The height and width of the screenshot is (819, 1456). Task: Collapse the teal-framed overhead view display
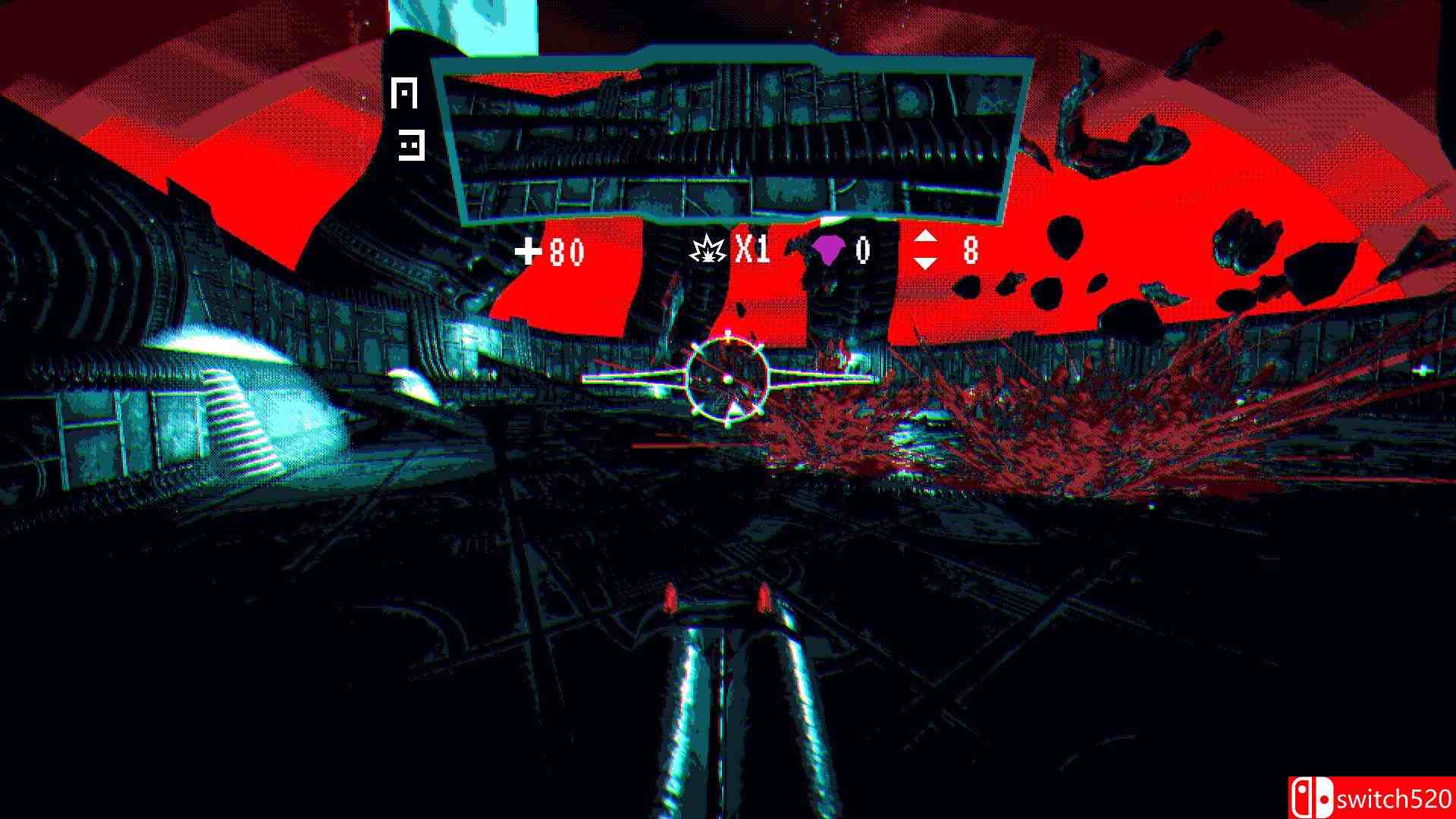[732, 140]
